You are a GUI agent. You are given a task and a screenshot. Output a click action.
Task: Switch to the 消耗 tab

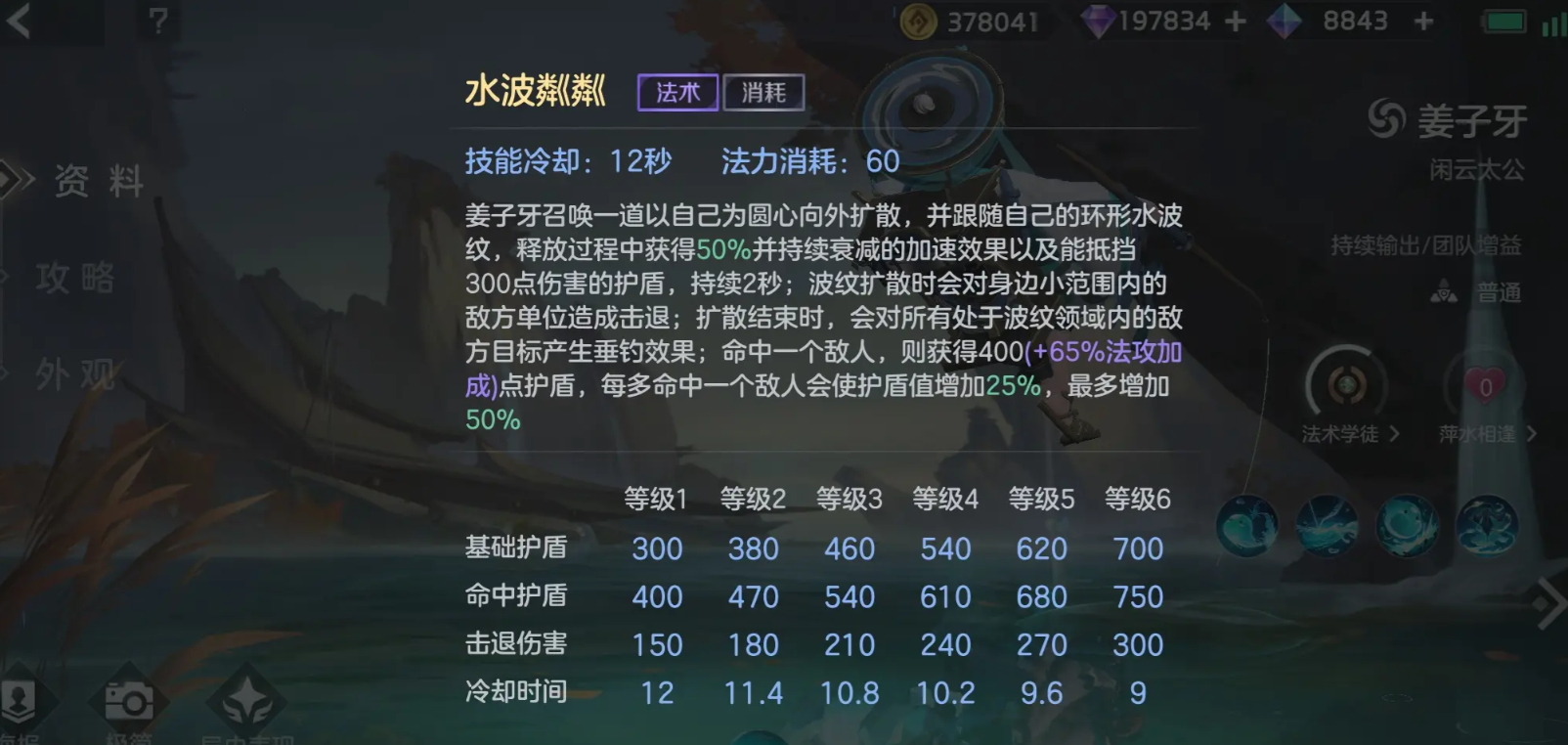tap(764, 92)
